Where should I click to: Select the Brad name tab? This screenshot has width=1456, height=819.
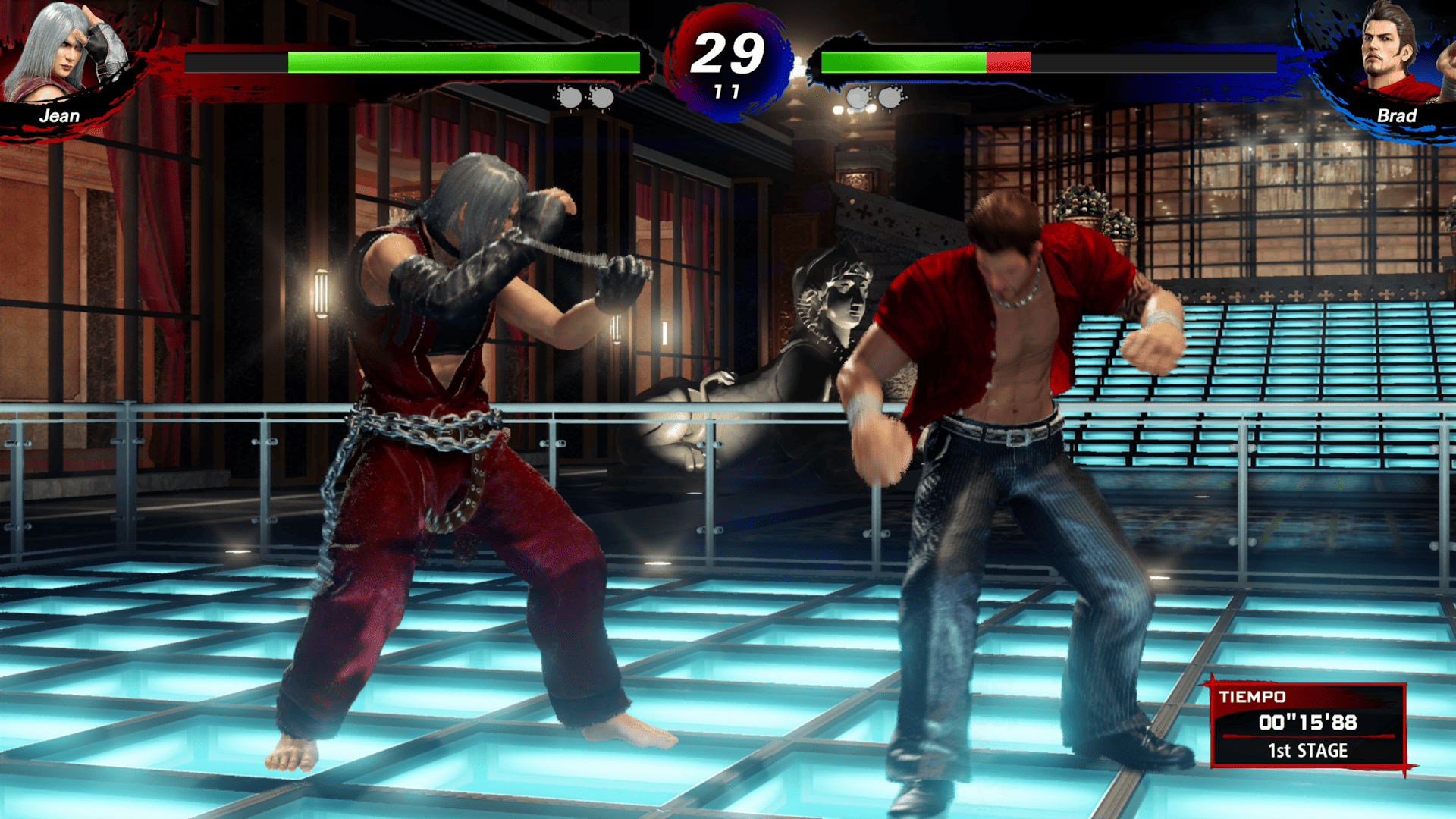(1398, 116)
